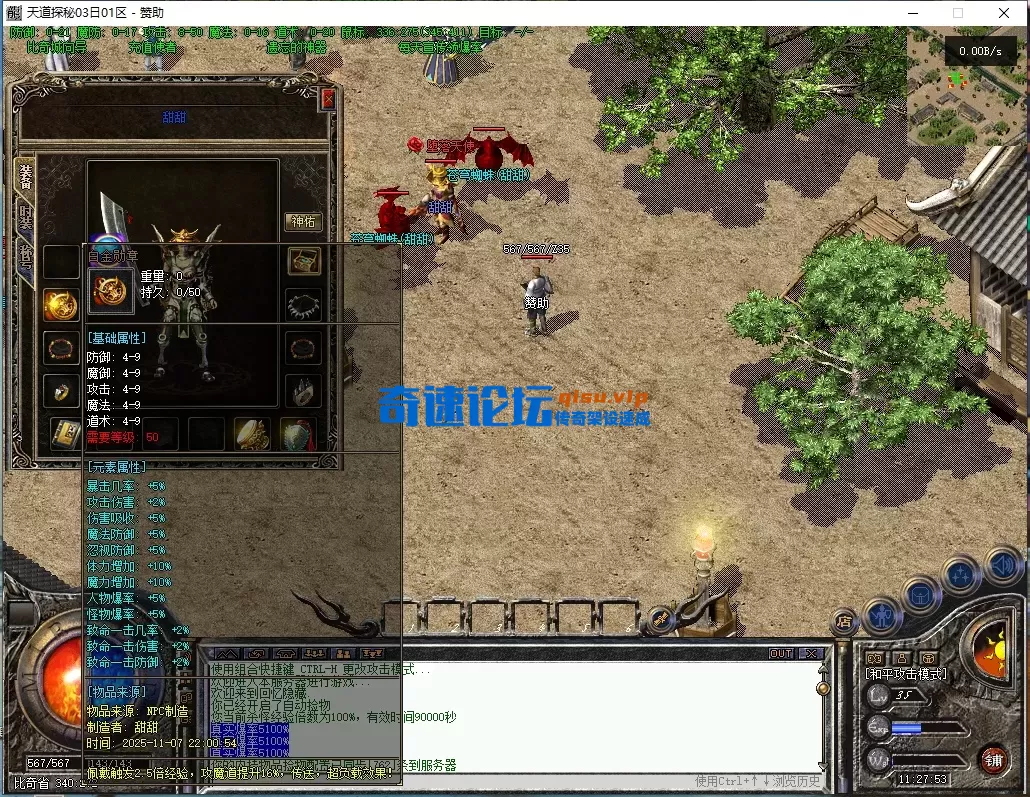Switch to the 时装 costume tab
Image resolution: width=1030 pixels, height=797 pixels.
[25, 215]
